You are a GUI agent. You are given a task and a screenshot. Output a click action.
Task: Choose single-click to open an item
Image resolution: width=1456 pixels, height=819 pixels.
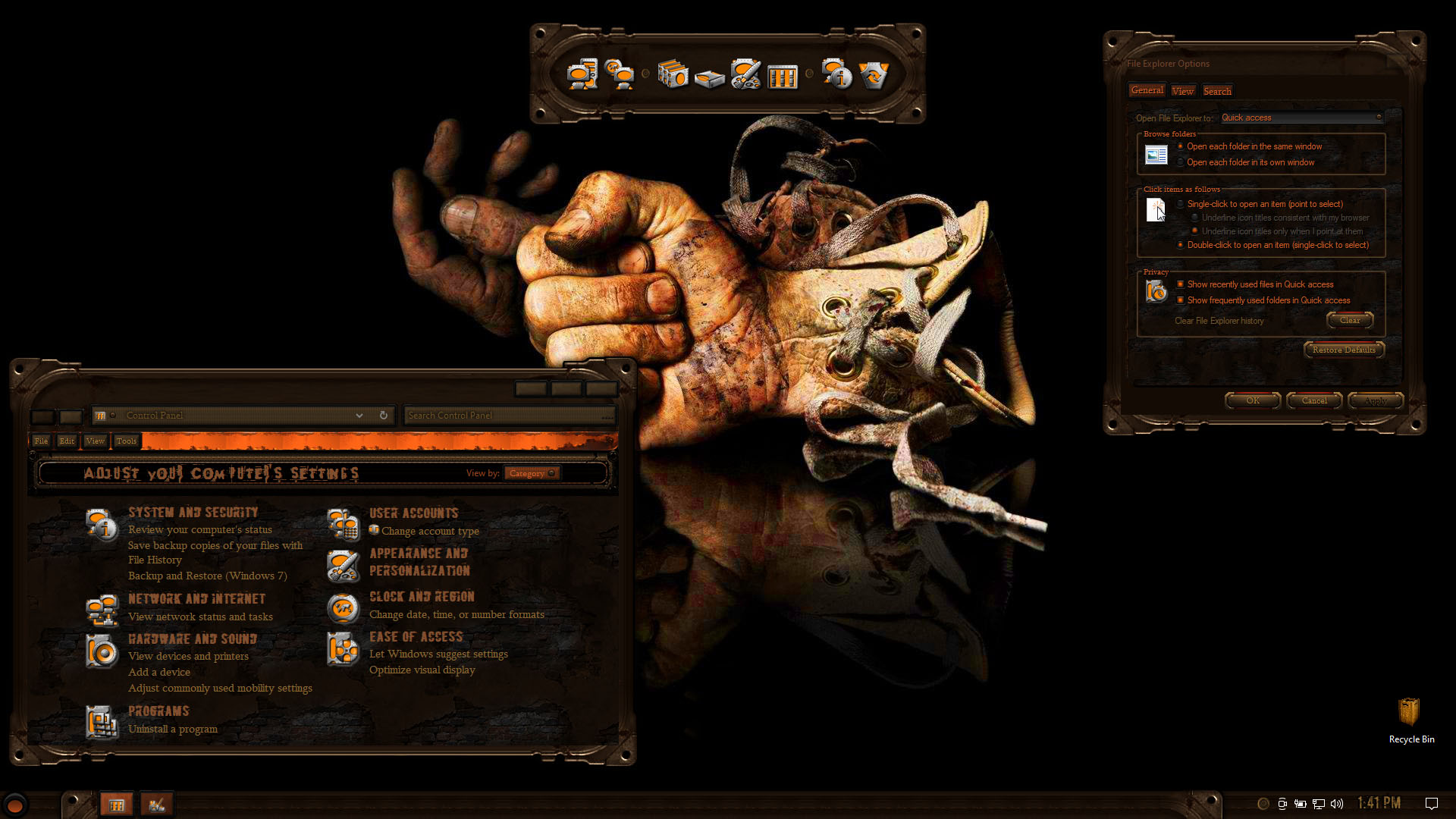[1181, 204]
